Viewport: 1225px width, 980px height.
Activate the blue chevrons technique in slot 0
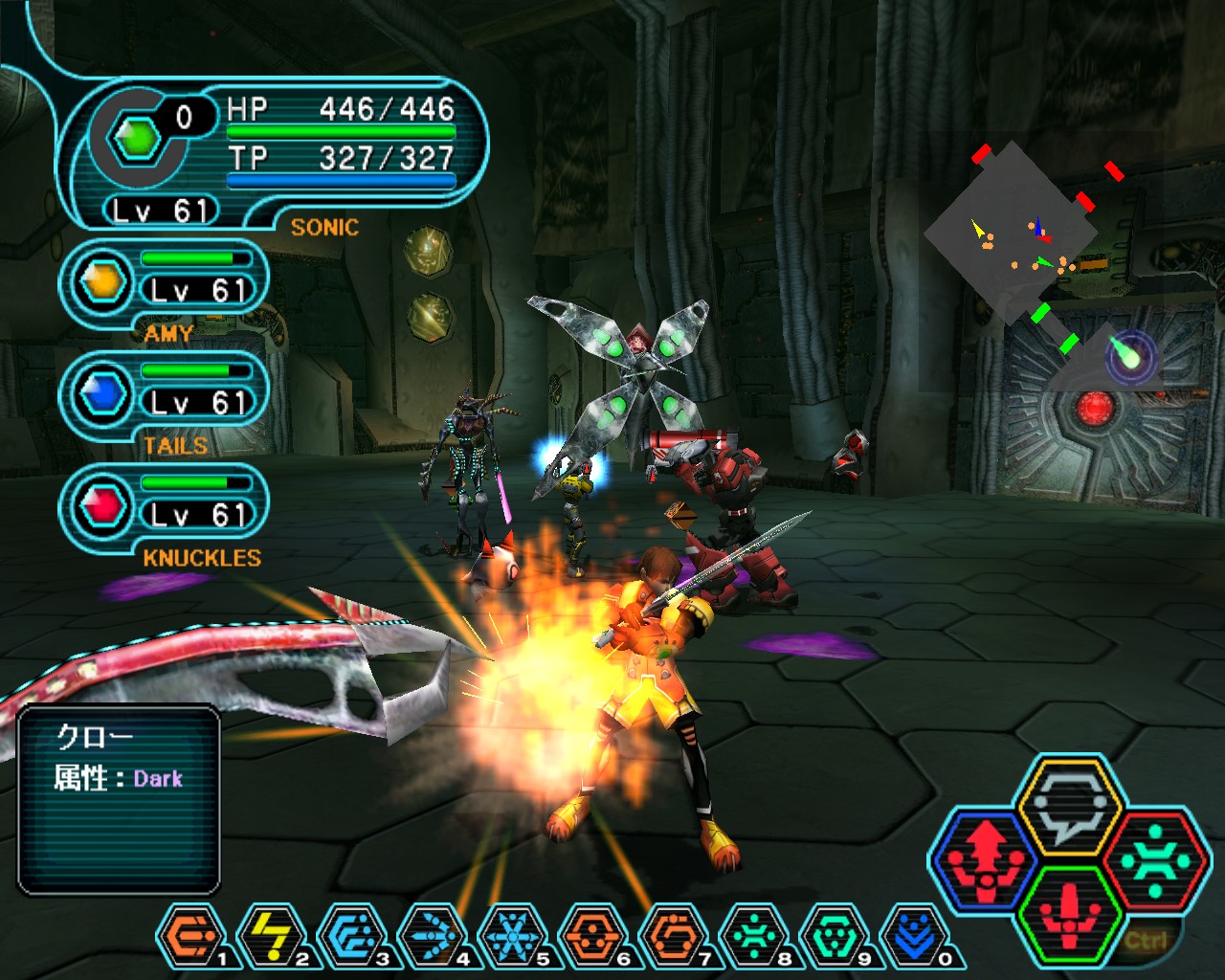[914, 937]
